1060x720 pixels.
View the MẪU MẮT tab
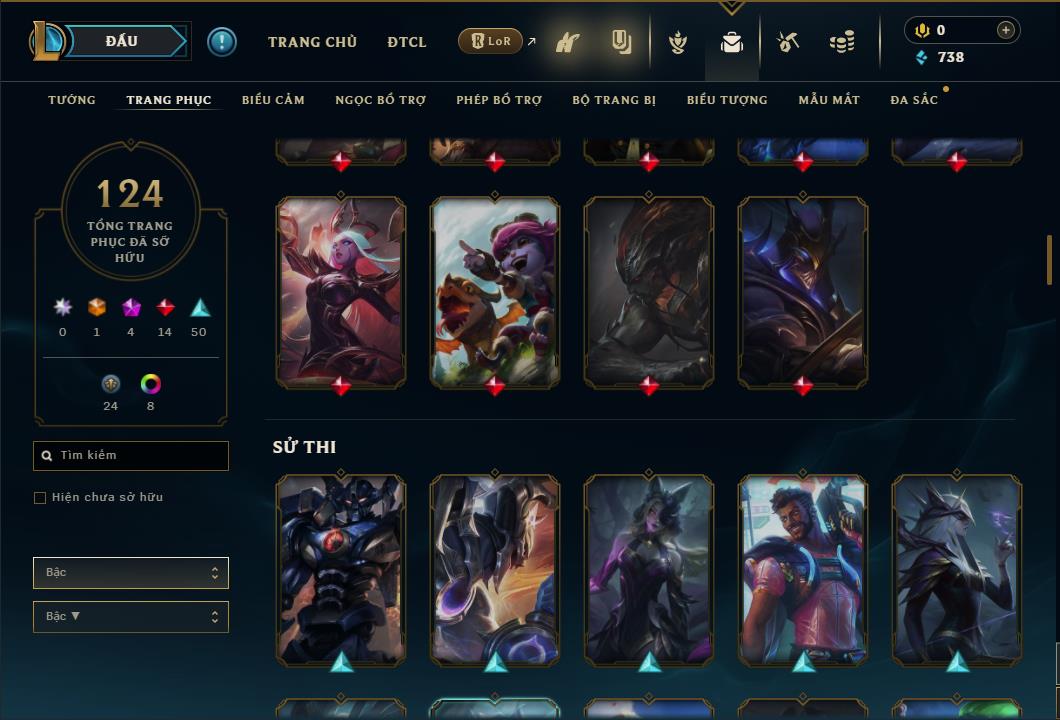coord(829,100)
